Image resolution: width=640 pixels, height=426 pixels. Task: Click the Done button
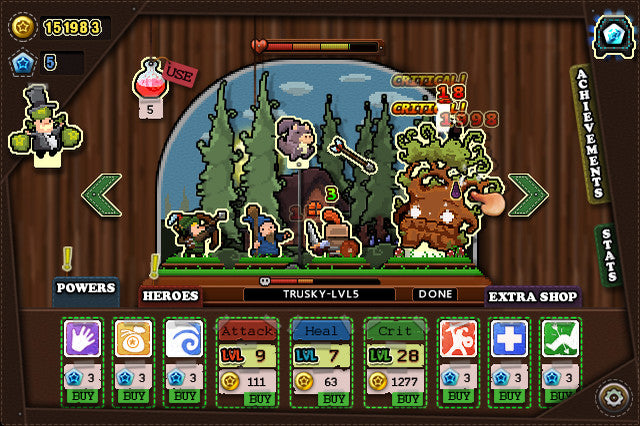[435, 295]
